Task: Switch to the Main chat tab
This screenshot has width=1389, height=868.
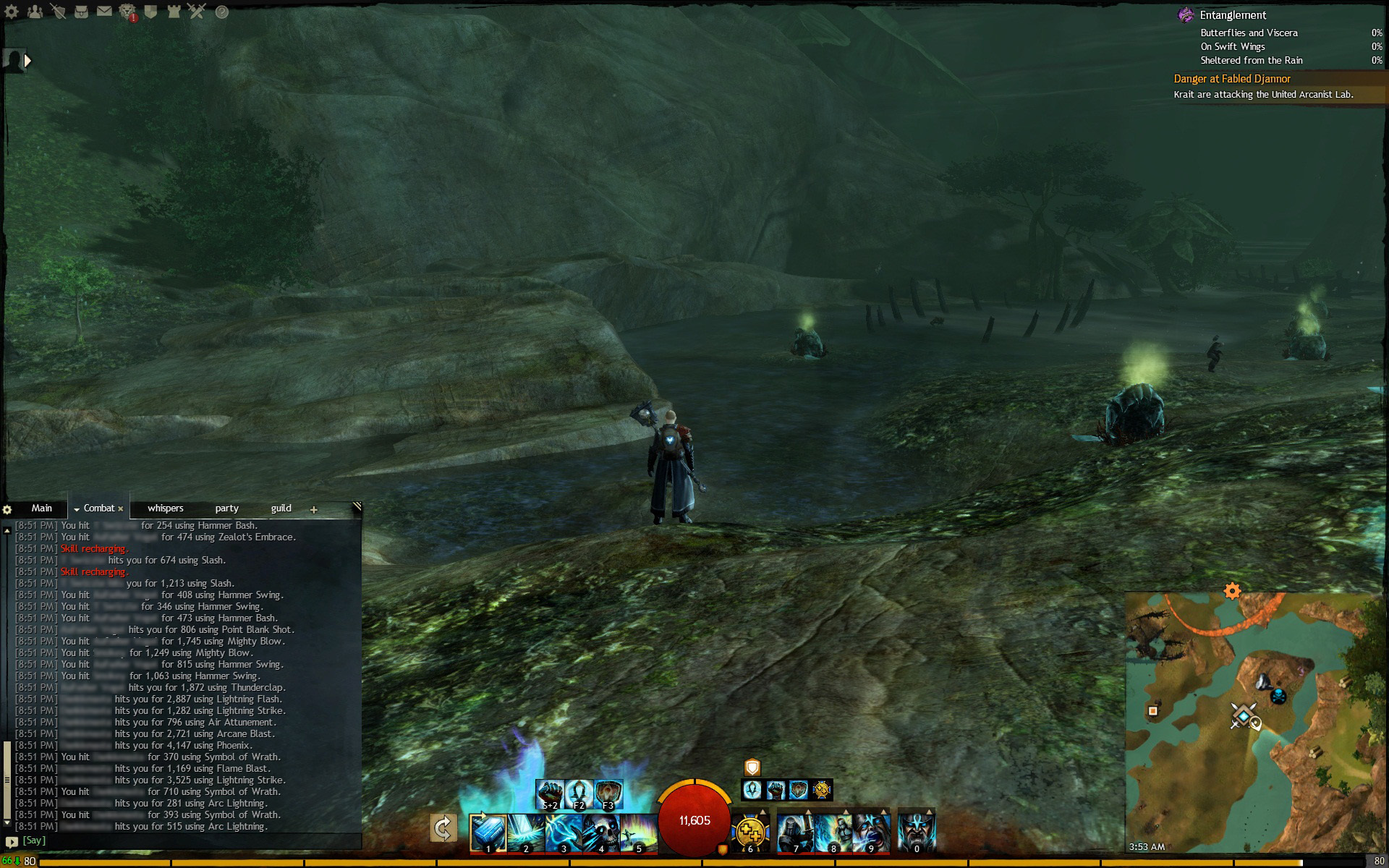Action: pos(41,509)
